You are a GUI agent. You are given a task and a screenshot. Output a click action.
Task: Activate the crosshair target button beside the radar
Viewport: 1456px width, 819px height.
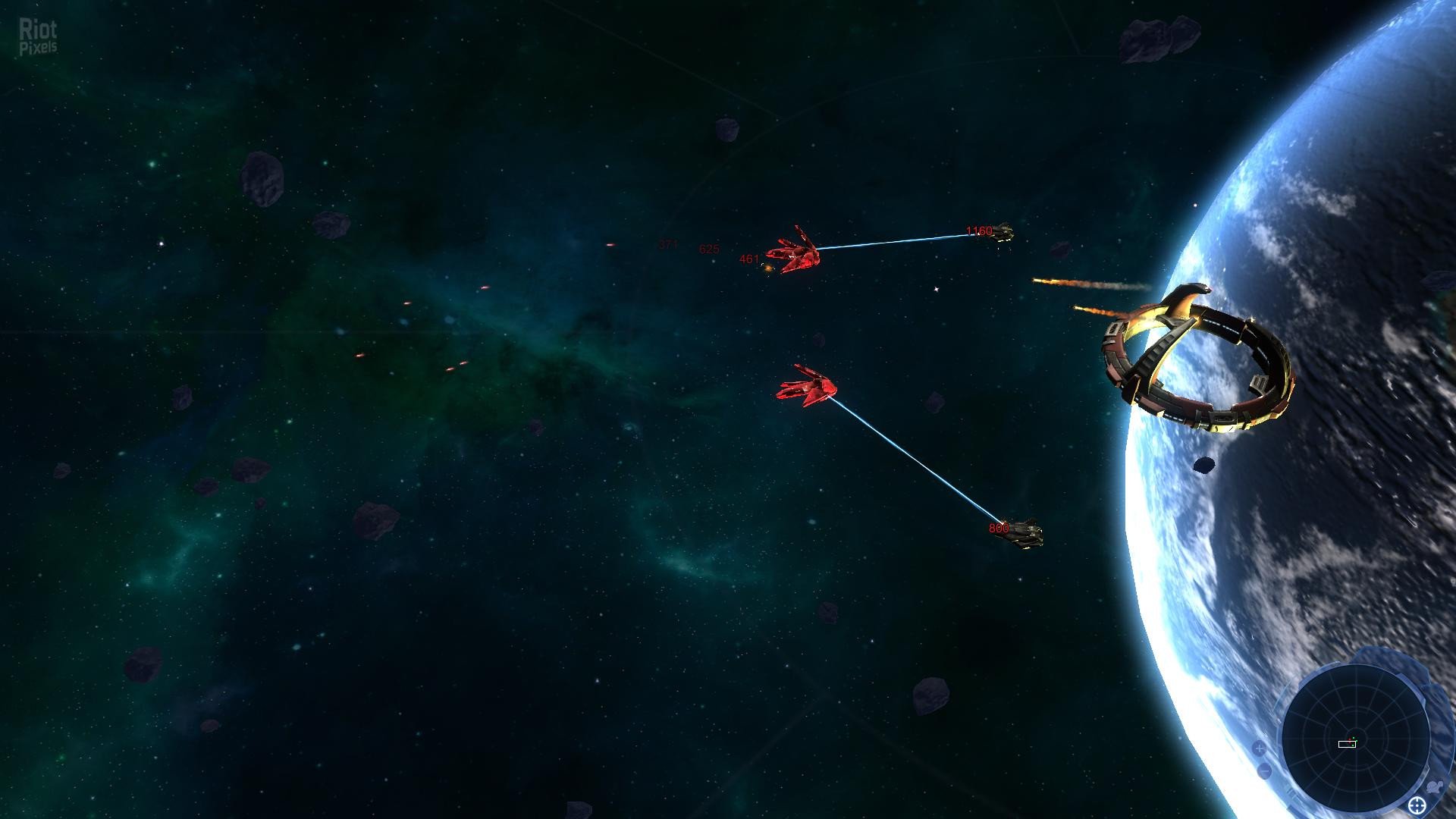pos(1417,805)
